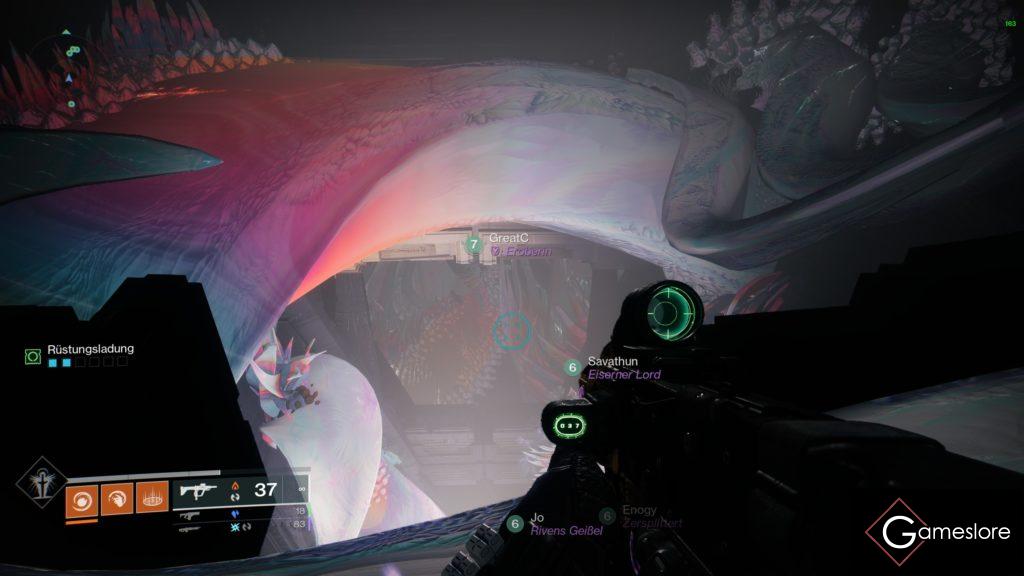
Task: Select the equipped primary weapon icon
Action: tap(197, 492)
